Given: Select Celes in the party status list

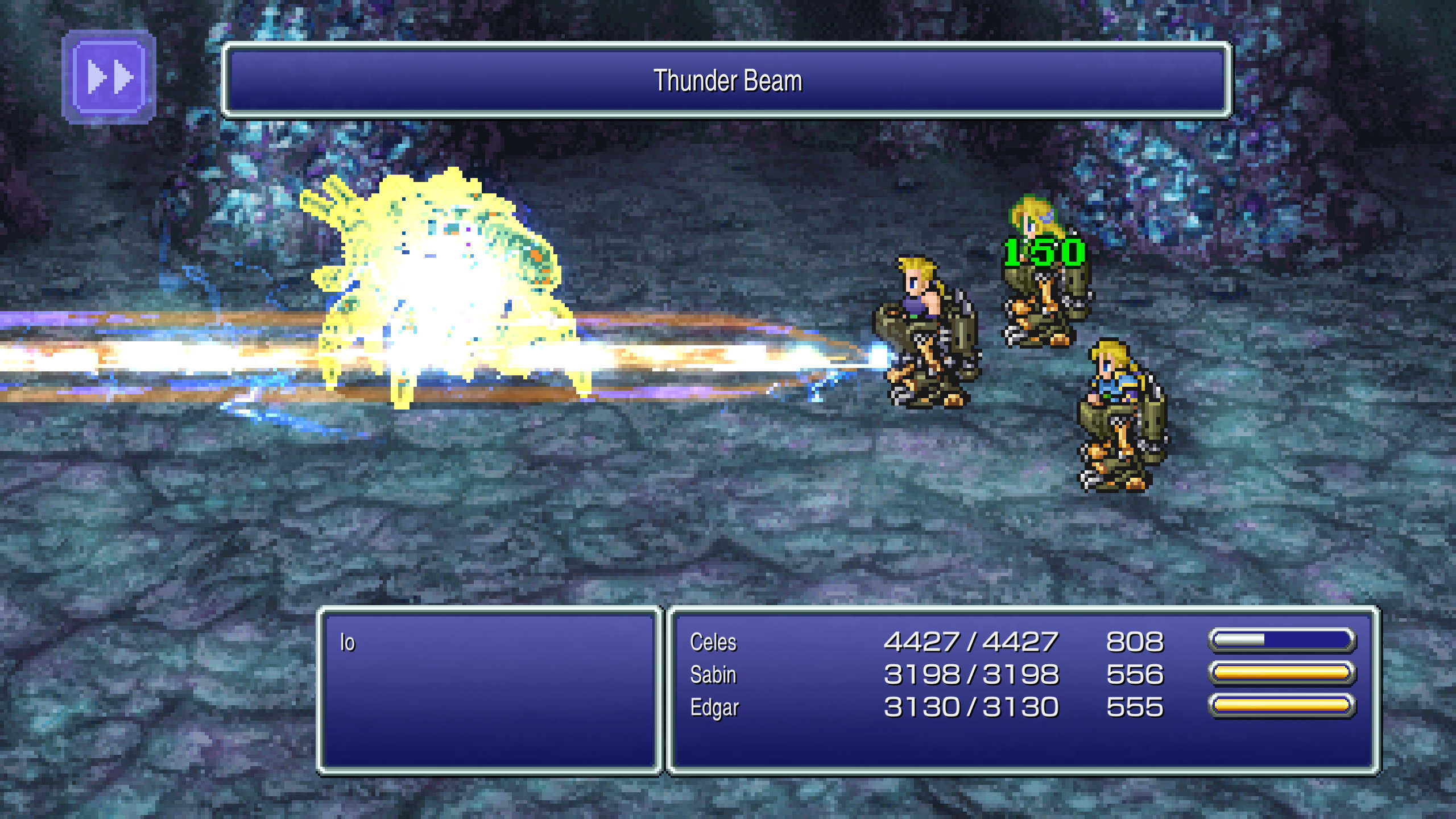Looking at the screenshot, I should [x=713, y=641].
